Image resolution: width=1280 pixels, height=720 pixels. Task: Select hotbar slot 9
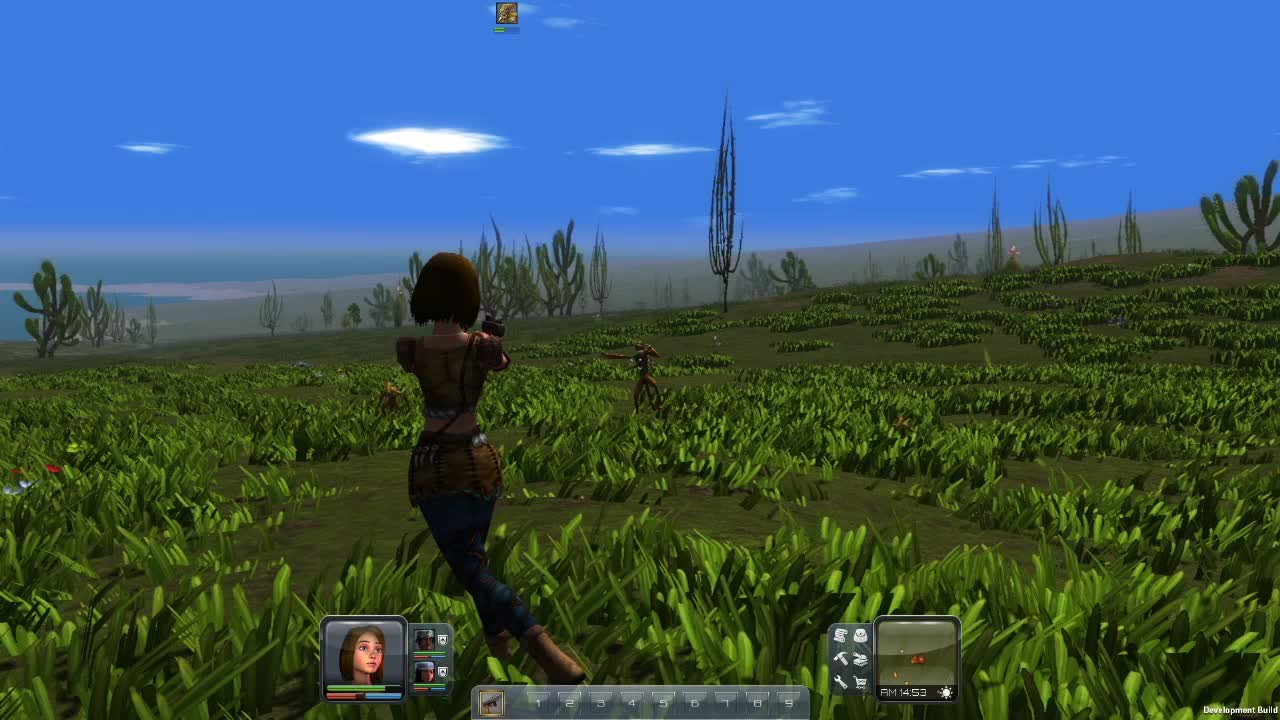pos(790,704)
